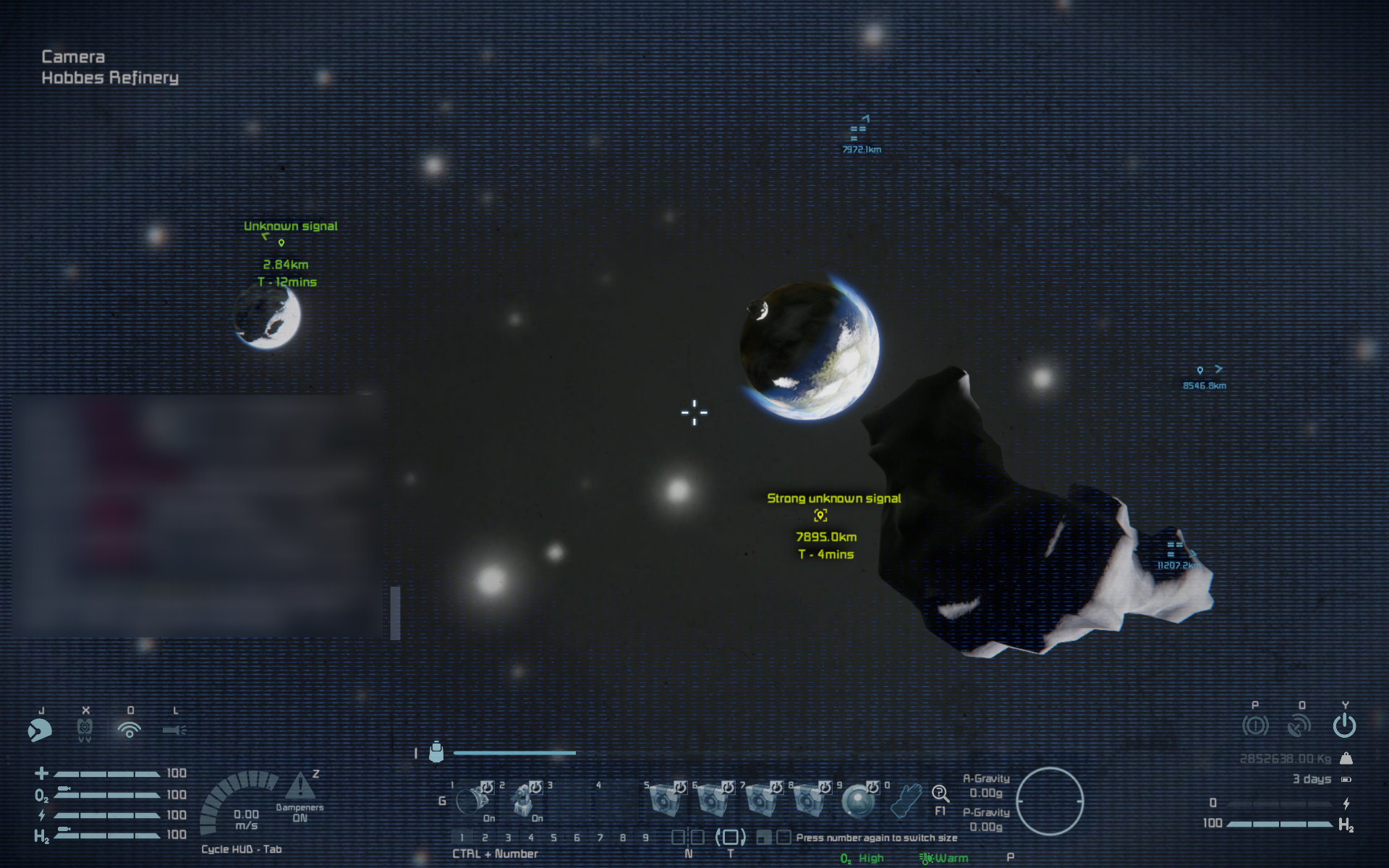Switch to toolbar page 5 in the page row
Image resolution: width=1389 pixels, height=868 pixels.
(x=553, y=838)
